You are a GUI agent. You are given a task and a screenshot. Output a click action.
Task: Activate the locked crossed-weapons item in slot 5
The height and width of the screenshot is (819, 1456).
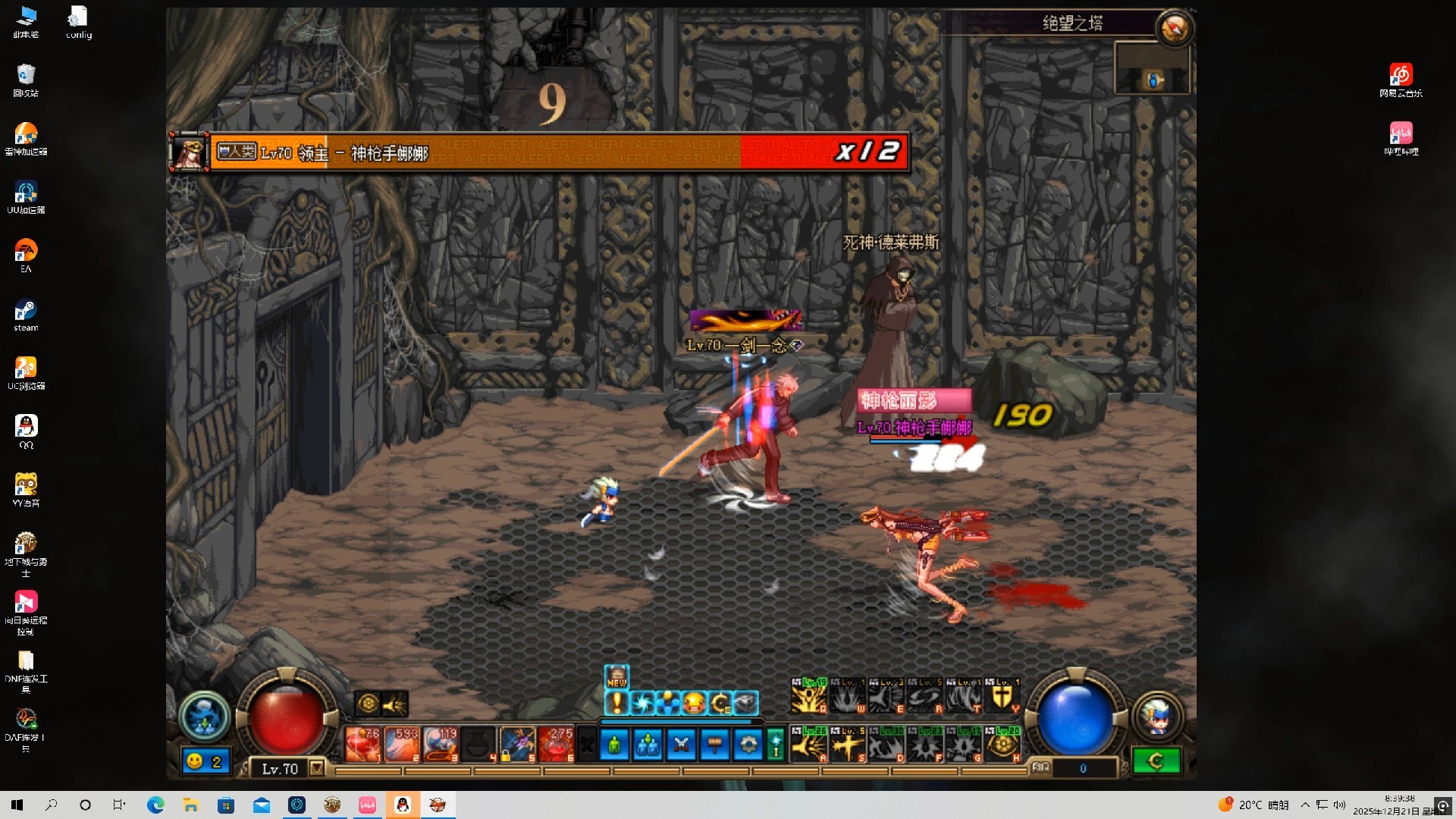518,744
